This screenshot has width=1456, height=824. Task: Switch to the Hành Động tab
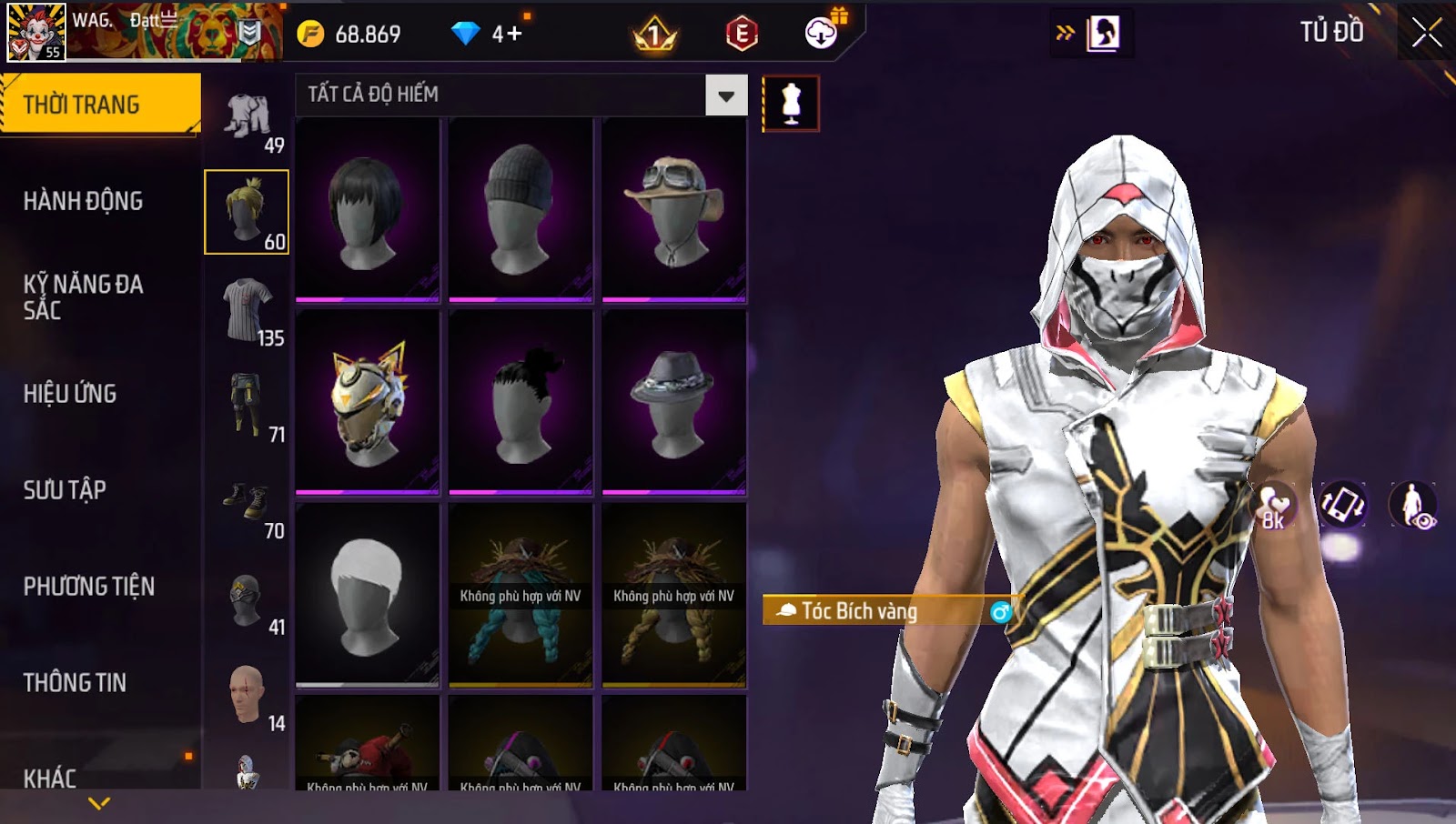(84, 201)
